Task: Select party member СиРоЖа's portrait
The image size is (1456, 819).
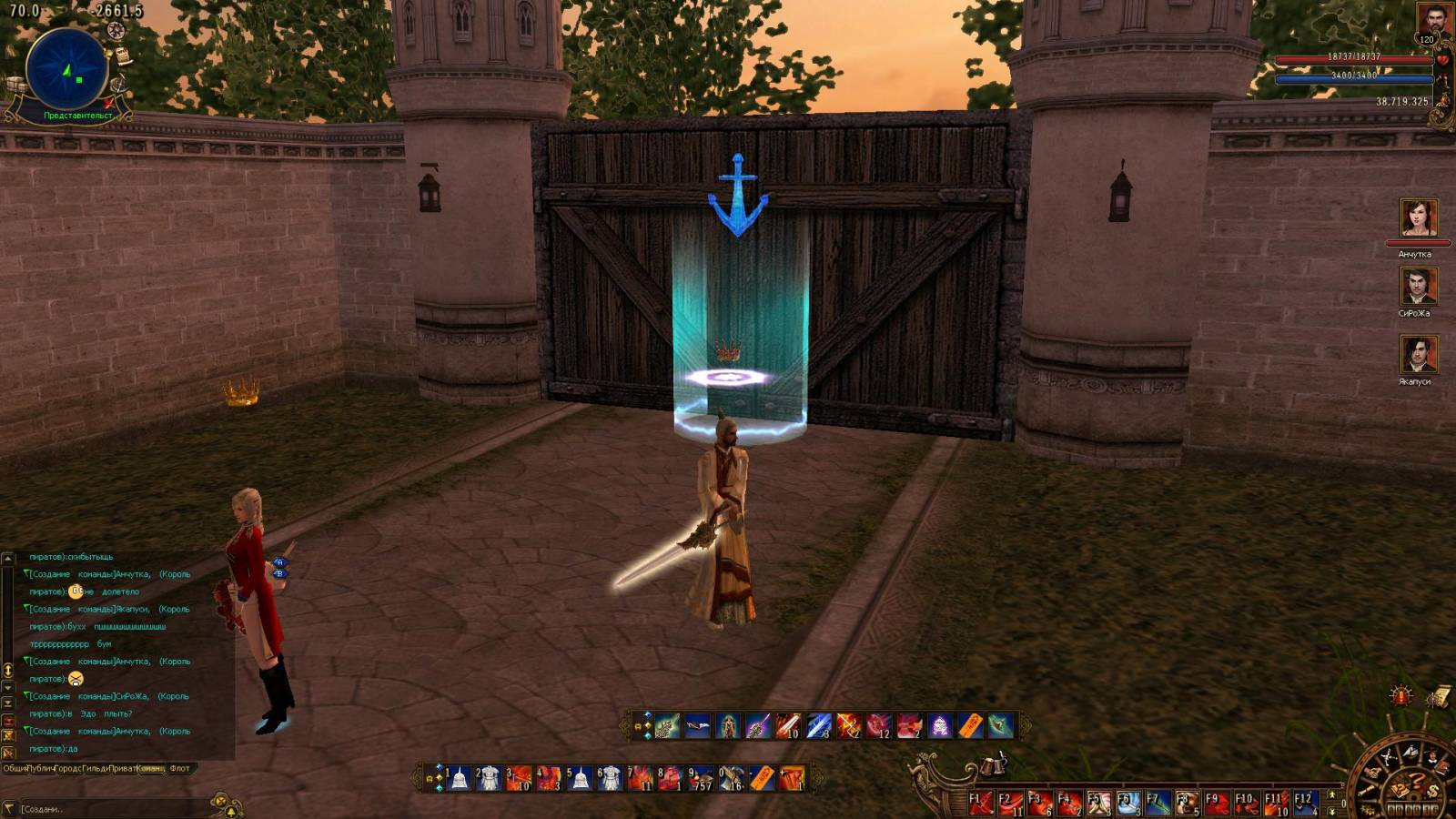Action: [1418, 286]
